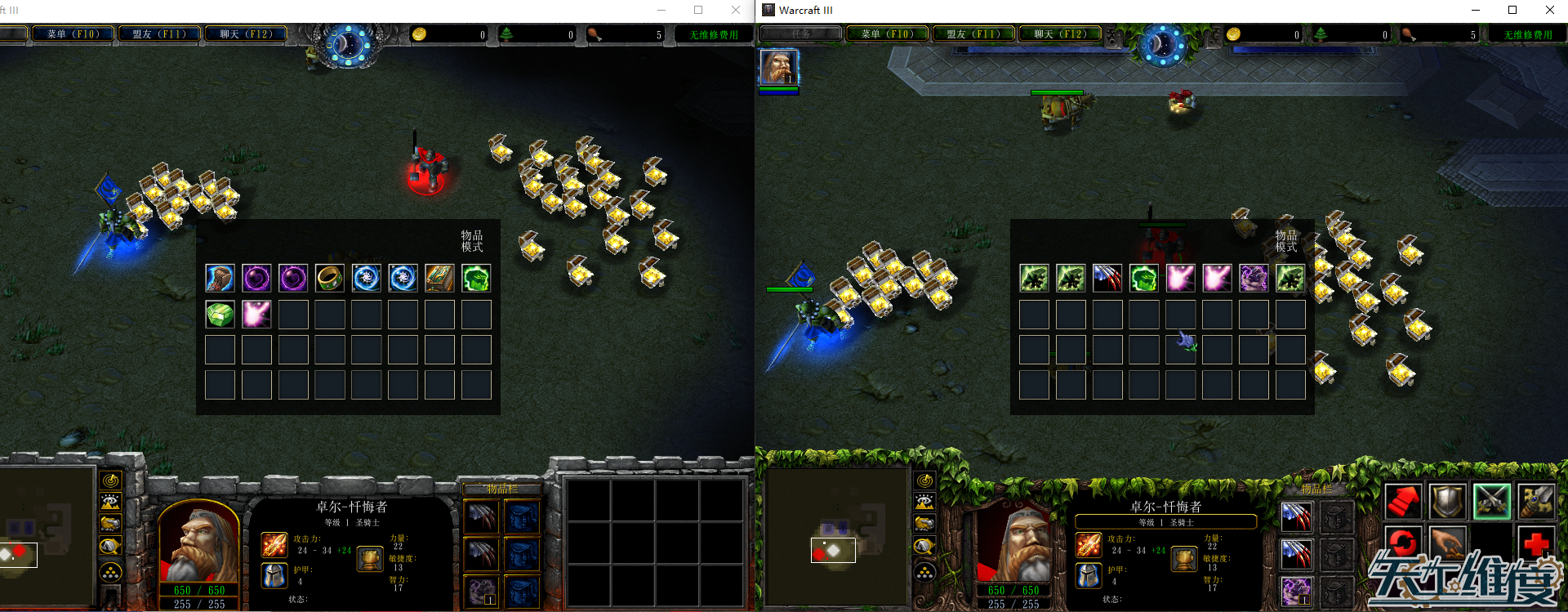Select the red circular arrows command

click(1402, 542)
